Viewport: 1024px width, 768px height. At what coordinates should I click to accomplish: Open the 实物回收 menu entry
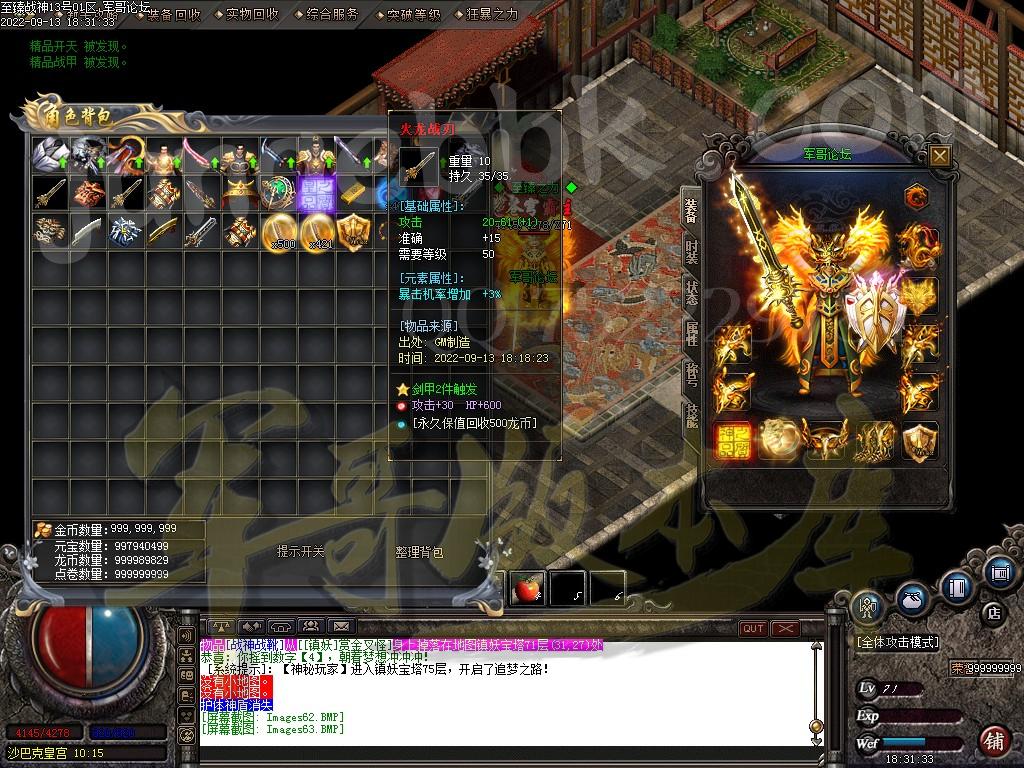tap(252, 14)
